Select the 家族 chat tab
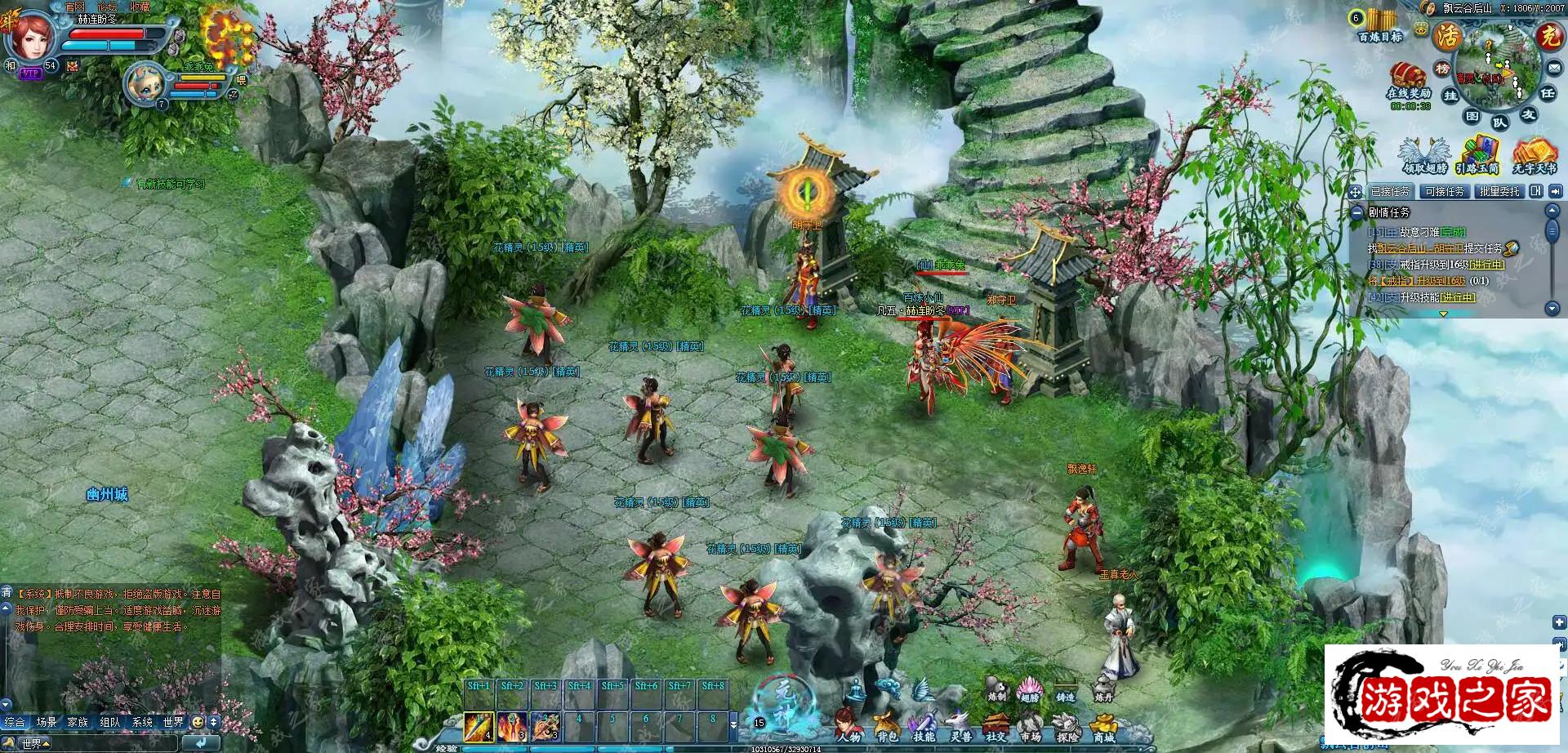The image size is (1568, 753). [78, 722]
